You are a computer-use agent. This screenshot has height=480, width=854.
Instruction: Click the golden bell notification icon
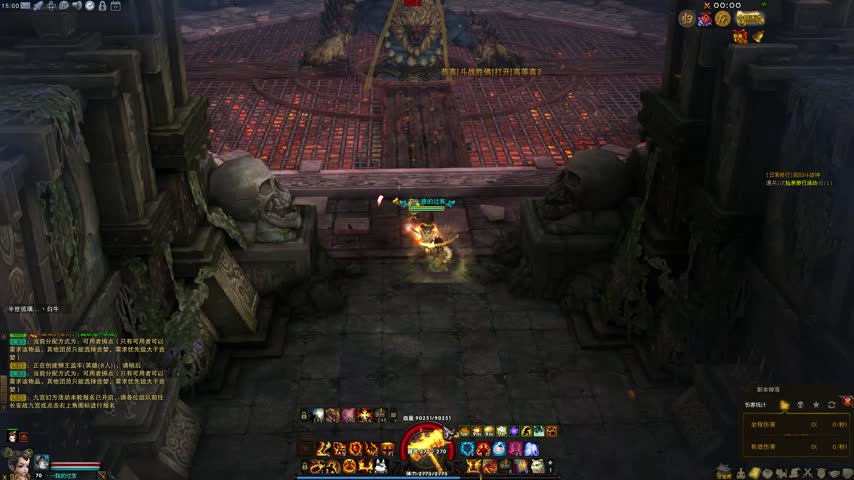tap(758, 37)
